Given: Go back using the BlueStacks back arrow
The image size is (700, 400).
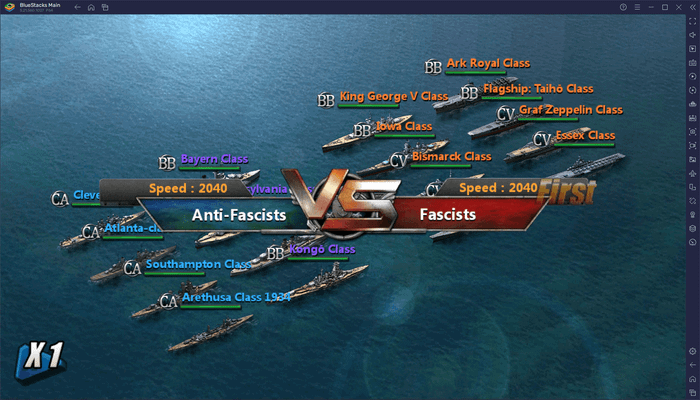Looking at the screenshot, I should point(76,7).
